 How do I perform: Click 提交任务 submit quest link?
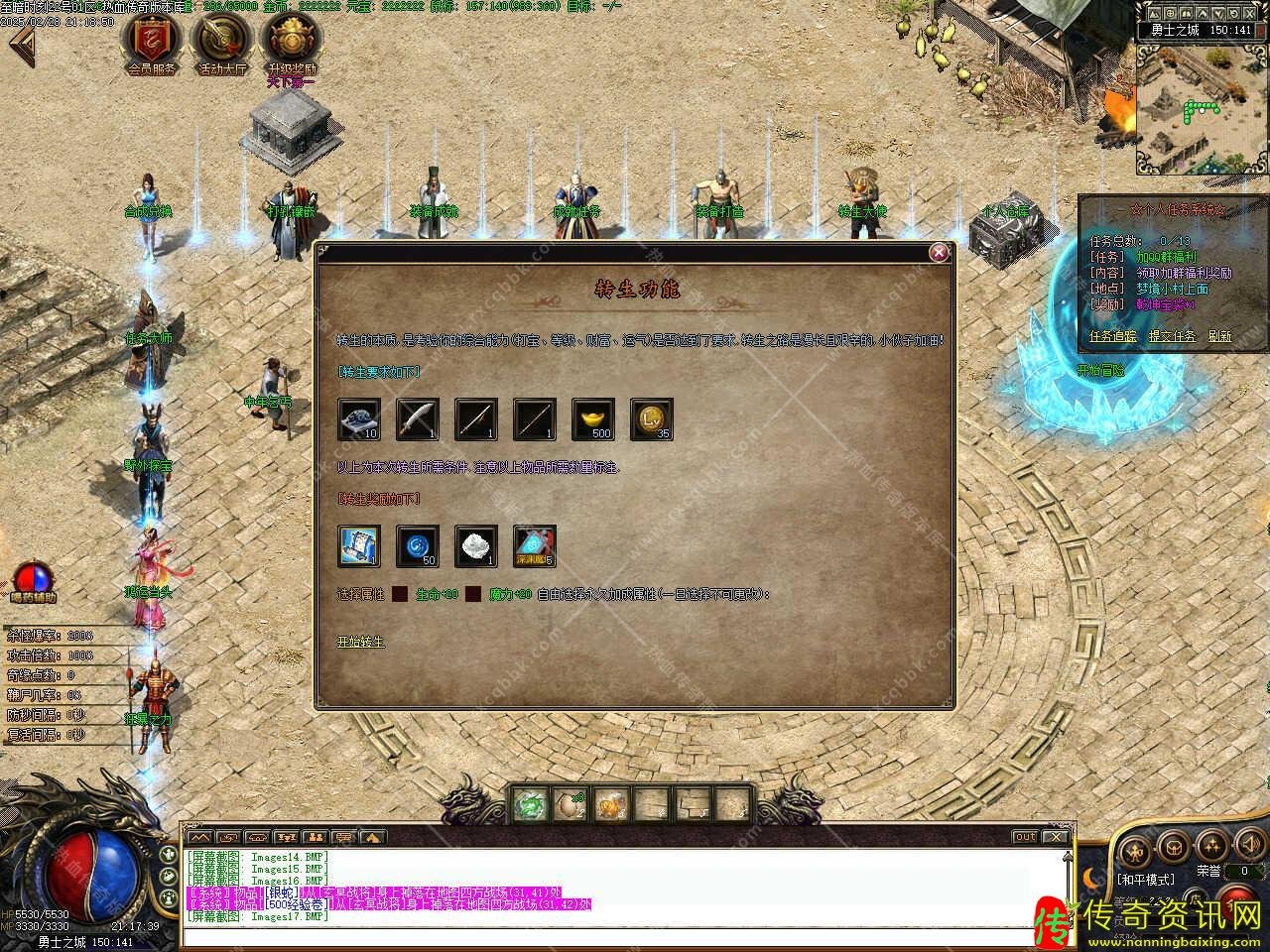pos(1172,336)
